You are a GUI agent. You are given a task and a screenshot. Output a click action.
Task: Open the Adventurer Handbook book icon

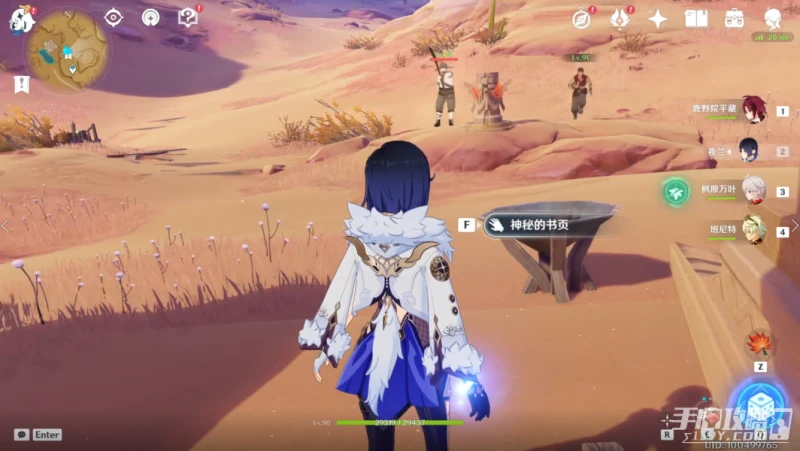(x=696, y=19)
